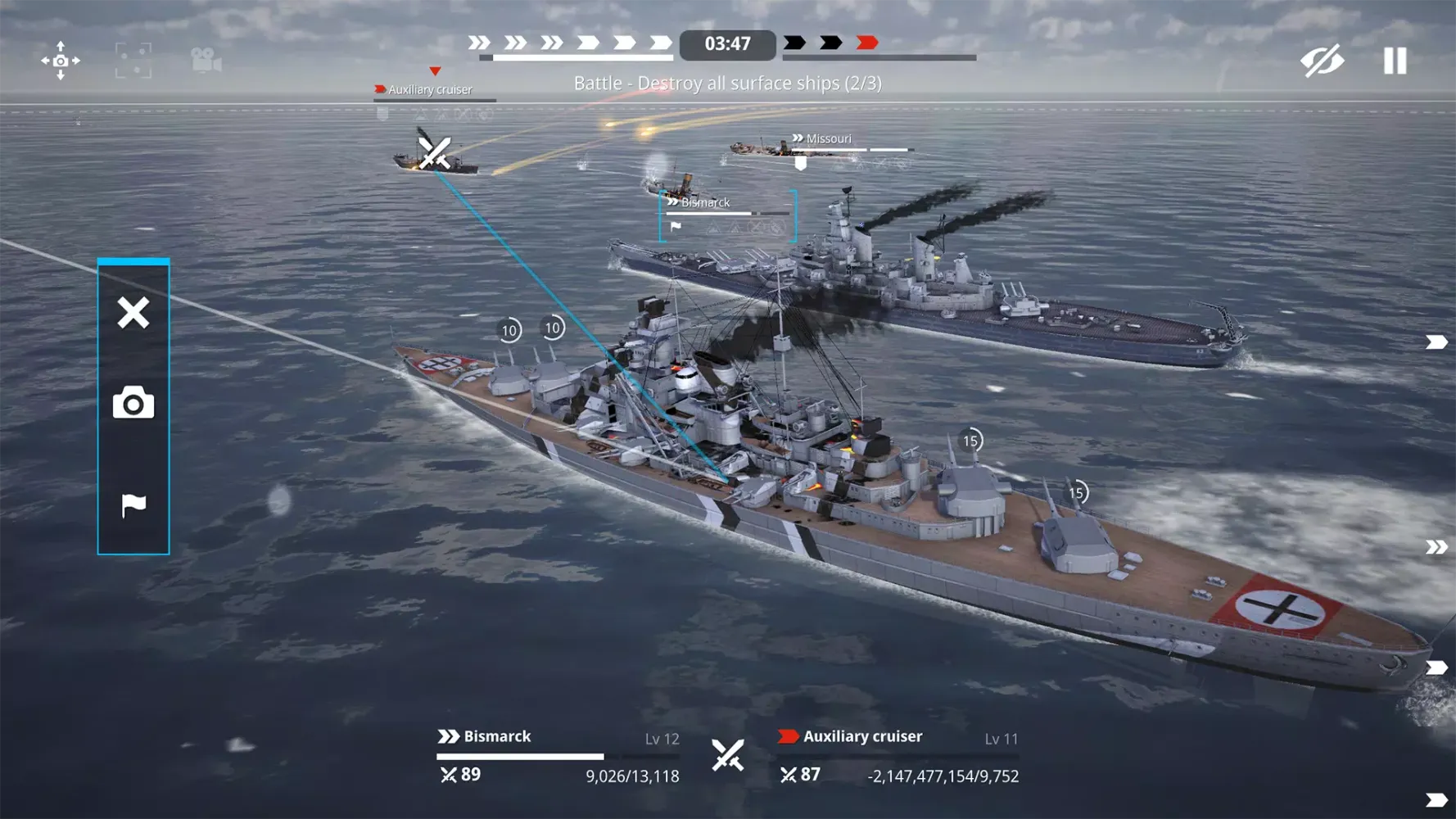The image size is (1456, 819).
Task: Select the Bismarck name label at bottom
Action: click(495, 736)
